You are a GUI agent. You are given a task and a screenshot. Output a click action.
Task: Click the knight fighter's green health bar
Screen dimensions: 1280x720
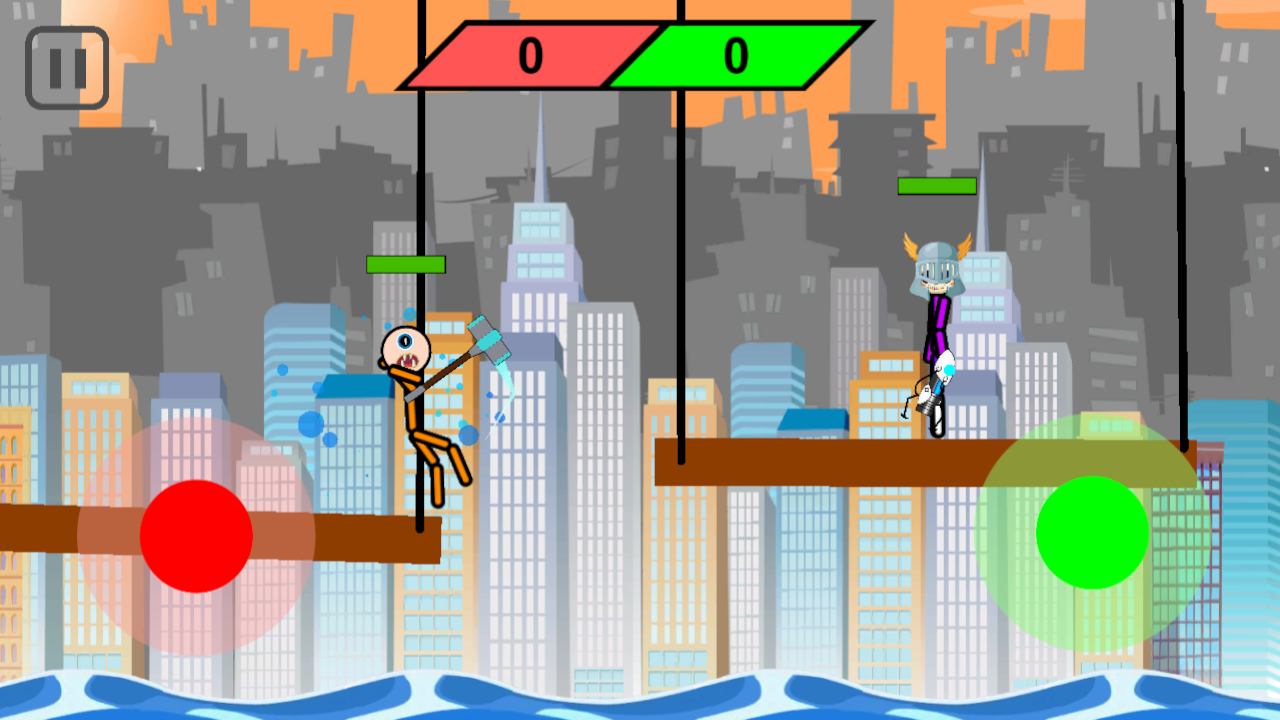pos(937,186)
